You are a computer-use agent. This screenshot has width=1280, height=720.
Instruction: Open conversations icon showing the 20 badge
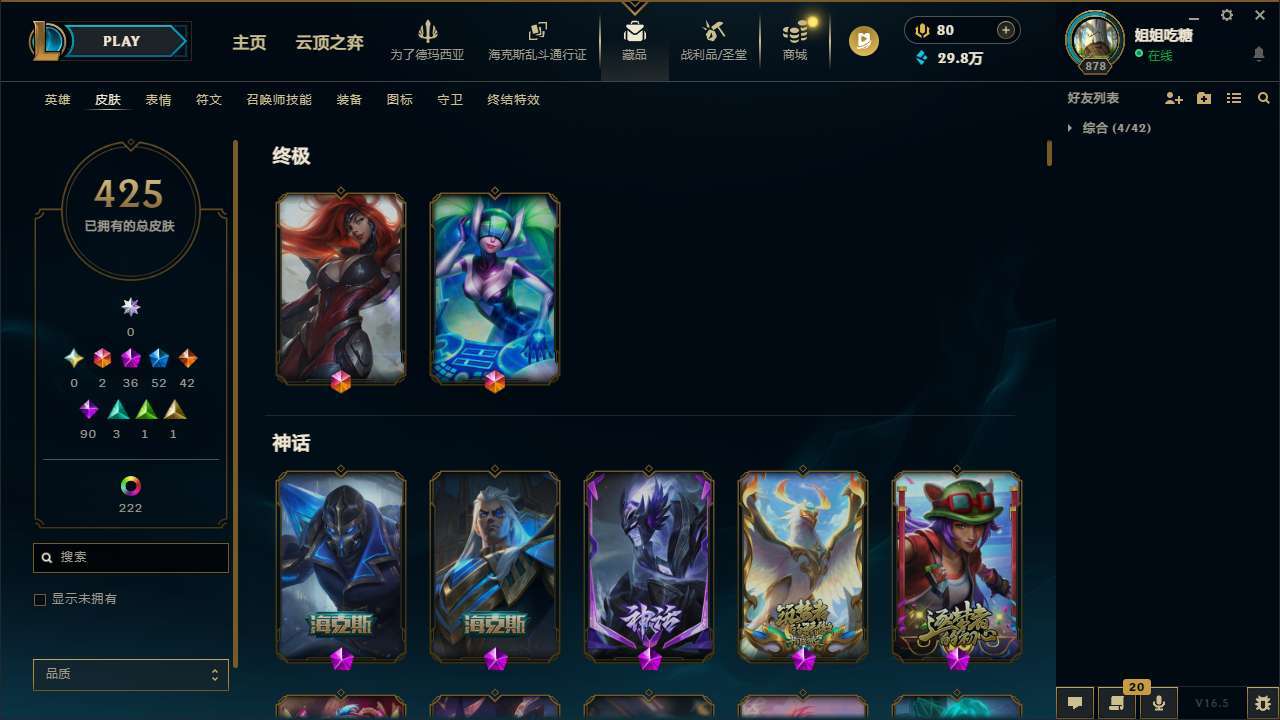[1117, 703]
